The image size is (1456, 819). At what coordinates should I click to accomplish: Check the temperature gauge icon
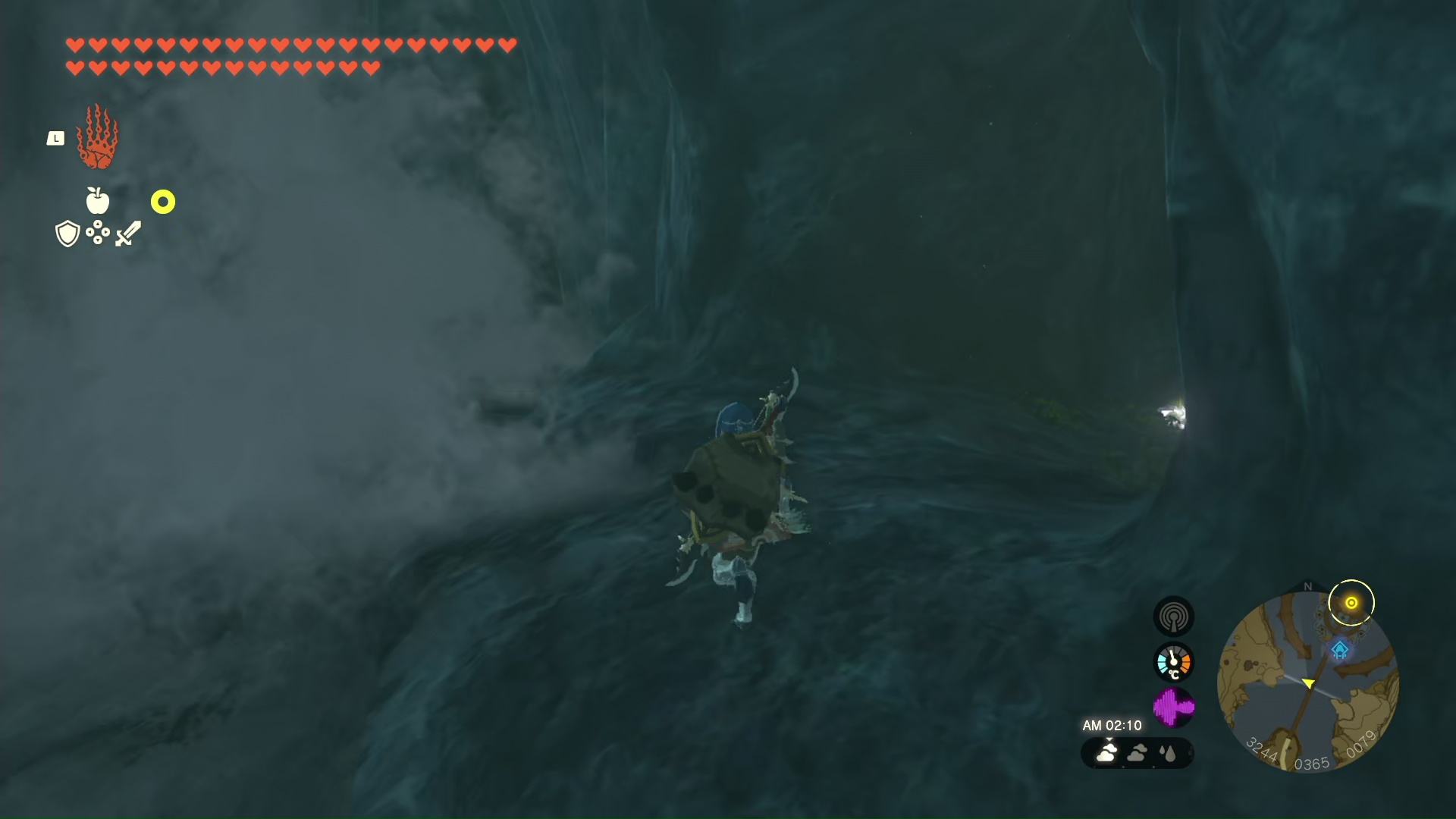(x=1173, y=662)
